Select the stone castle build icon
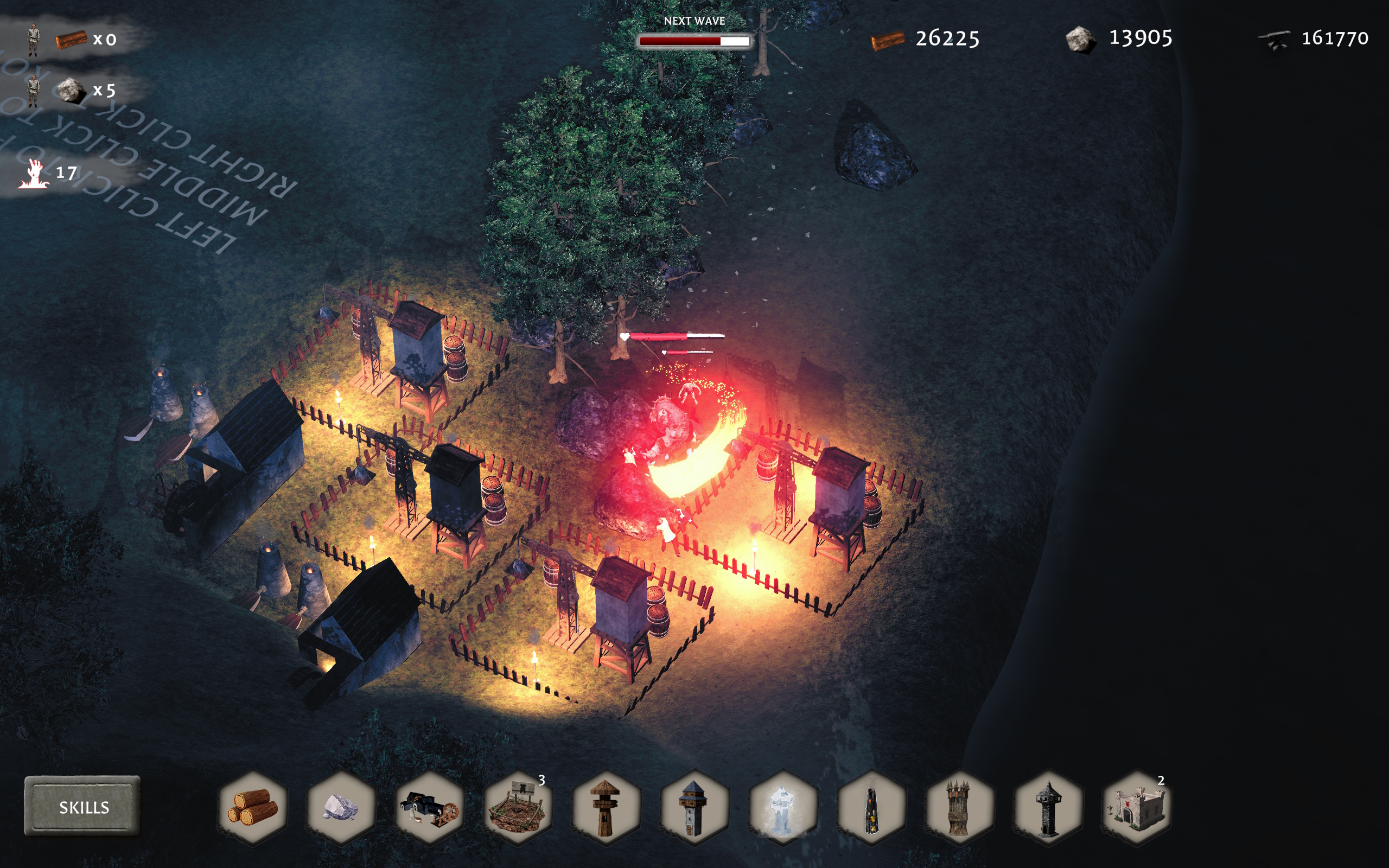Viewport: 1389px width, 868px height. tap(1136, 807)
